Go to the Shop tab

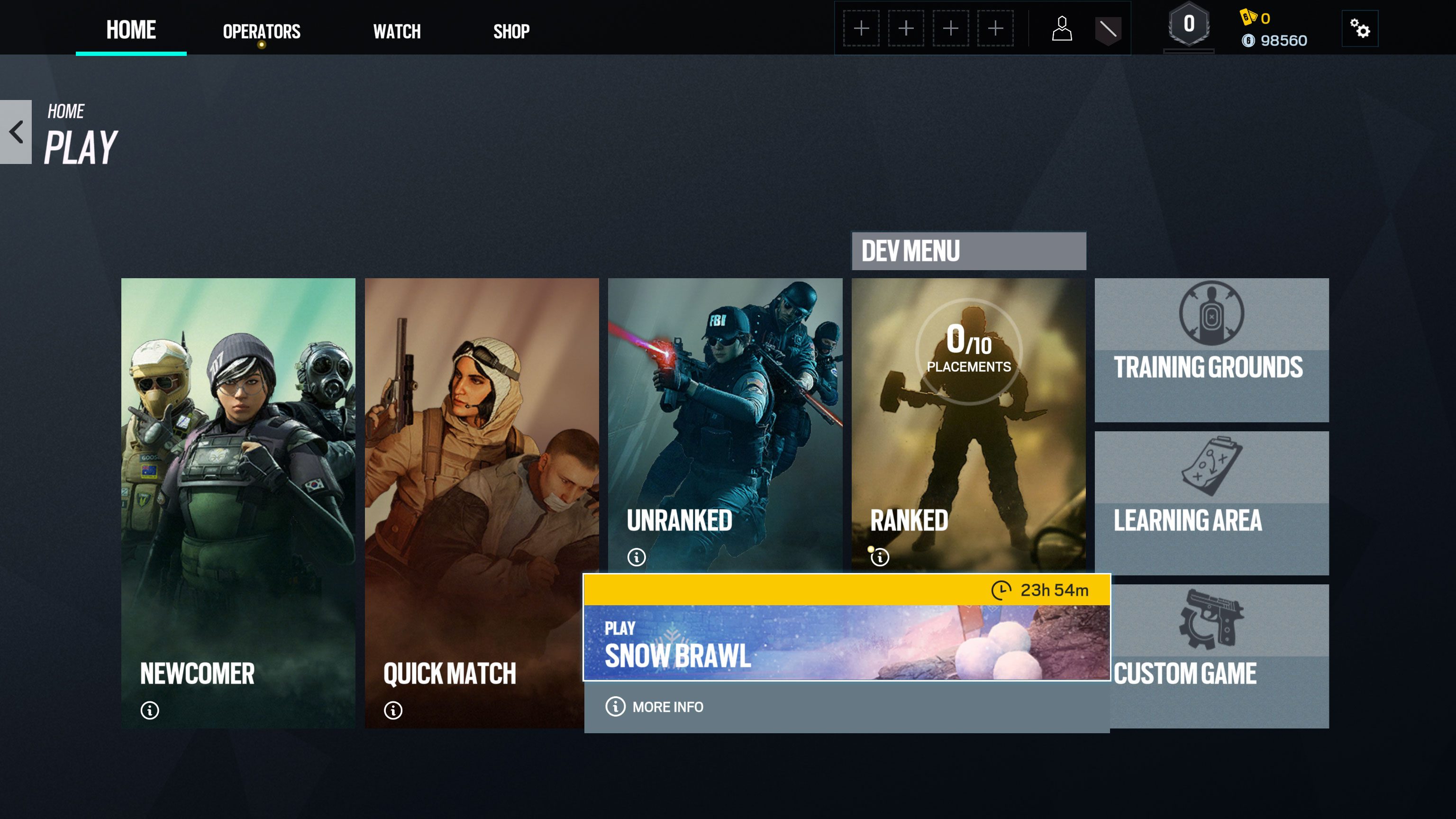click(511, 31)
